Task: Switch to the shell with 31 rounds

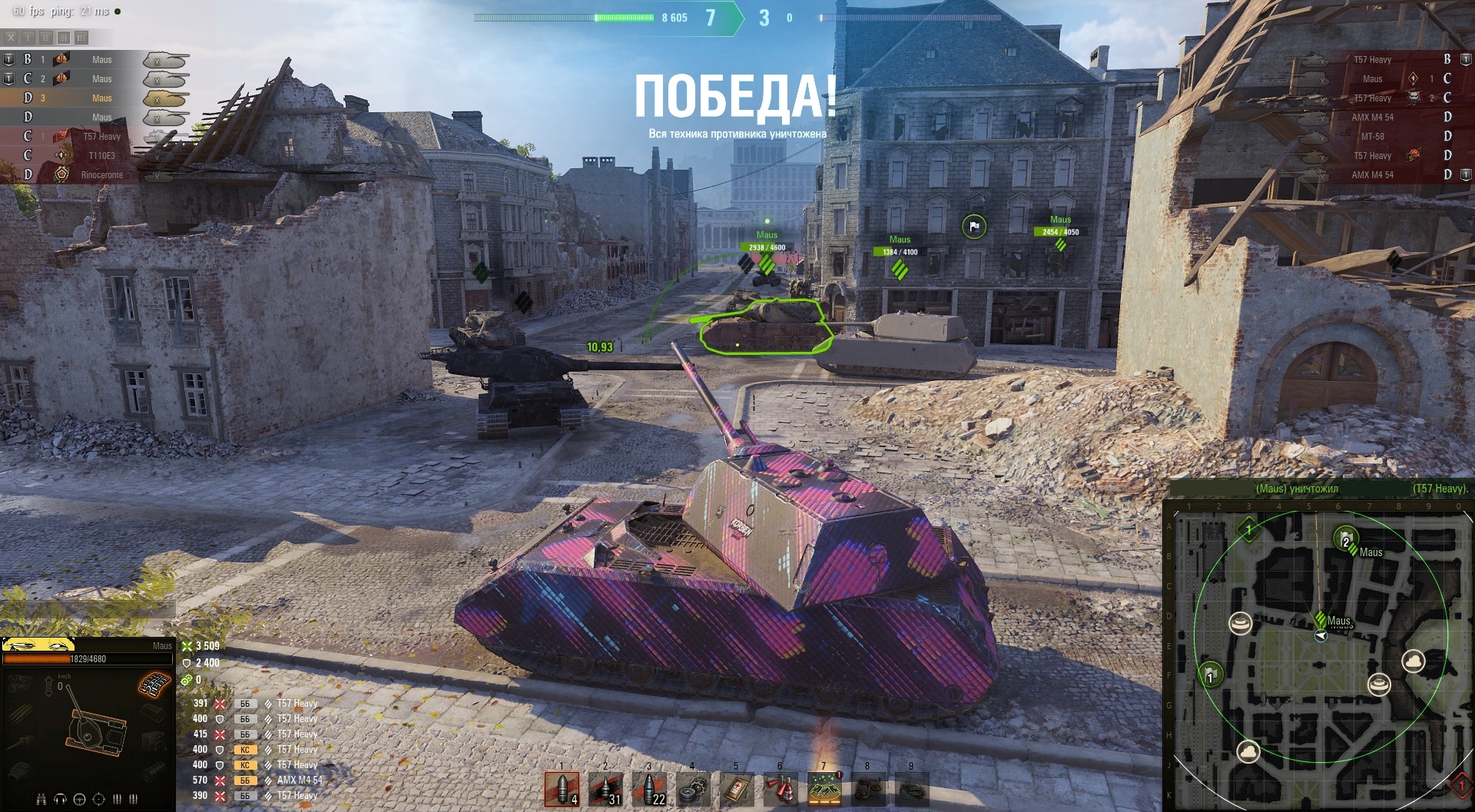Action: (x=605, y=788)
